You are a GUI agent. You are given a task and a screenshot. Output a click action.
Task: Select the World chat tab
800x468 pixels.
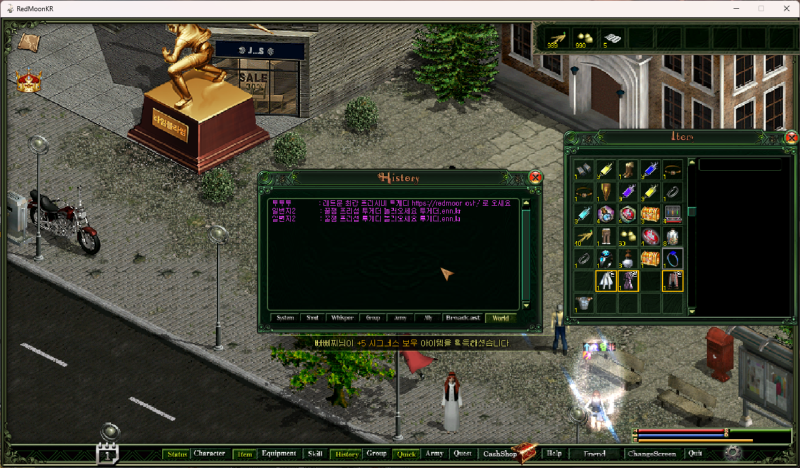(x=500, y=318)
